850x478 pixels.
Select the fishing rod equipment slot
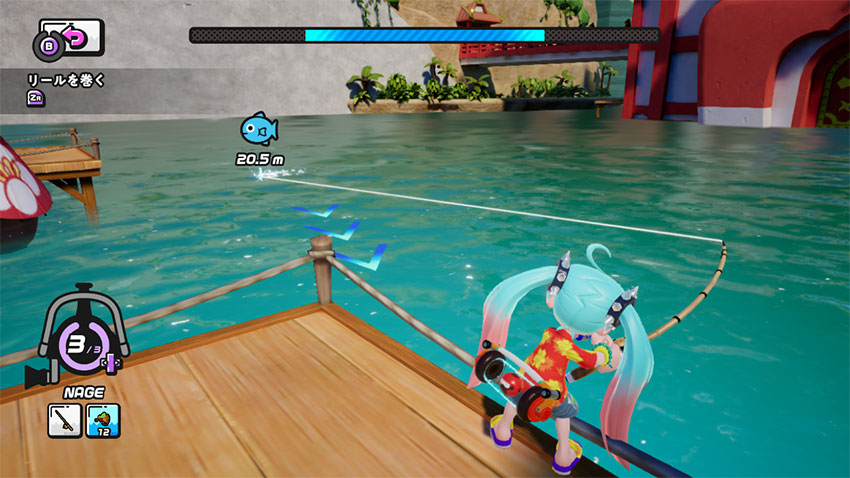tap(64, 420)
